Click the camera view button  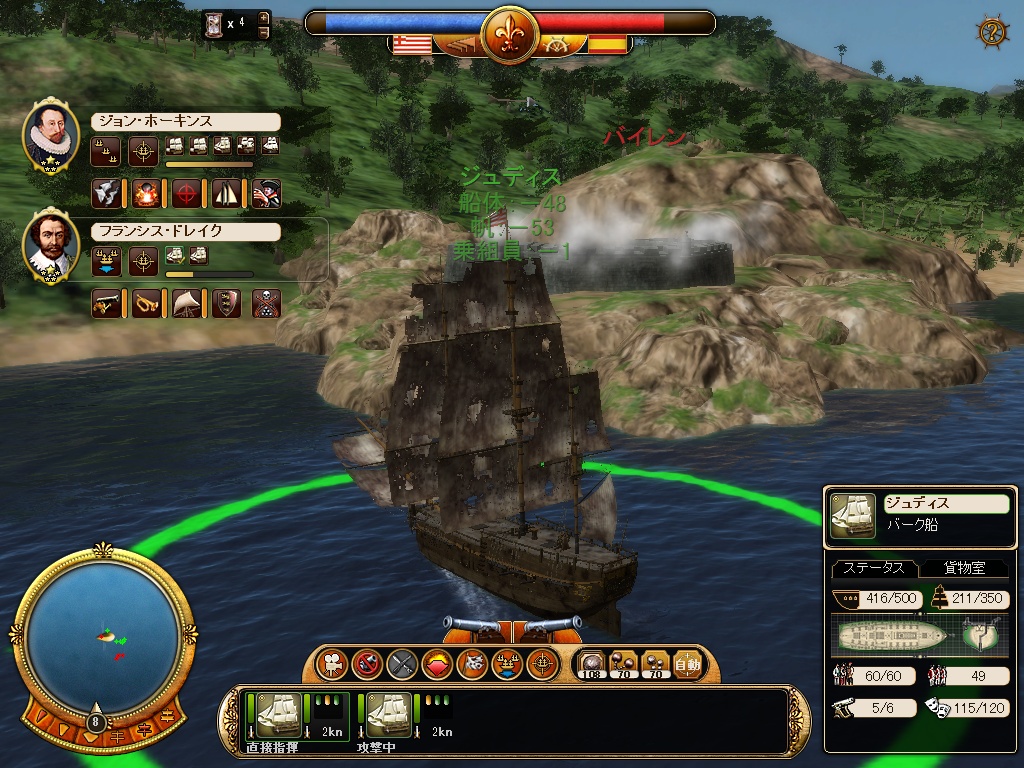point(329,663)
